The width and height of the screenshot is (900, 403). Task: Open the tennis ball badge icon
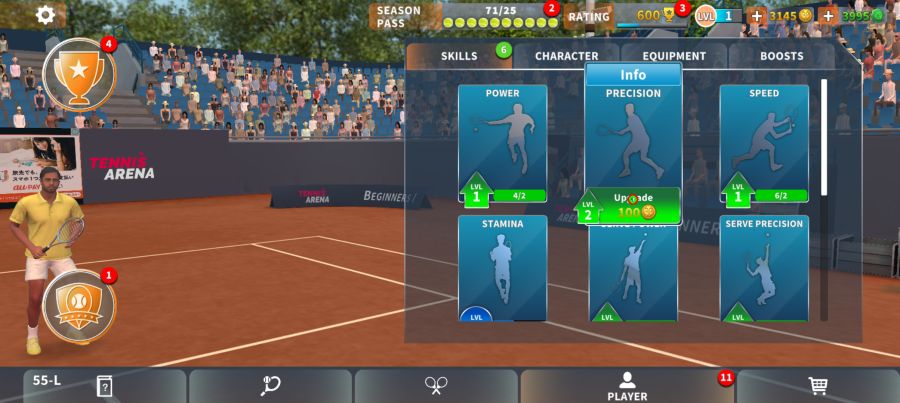[x=79, y=306]
